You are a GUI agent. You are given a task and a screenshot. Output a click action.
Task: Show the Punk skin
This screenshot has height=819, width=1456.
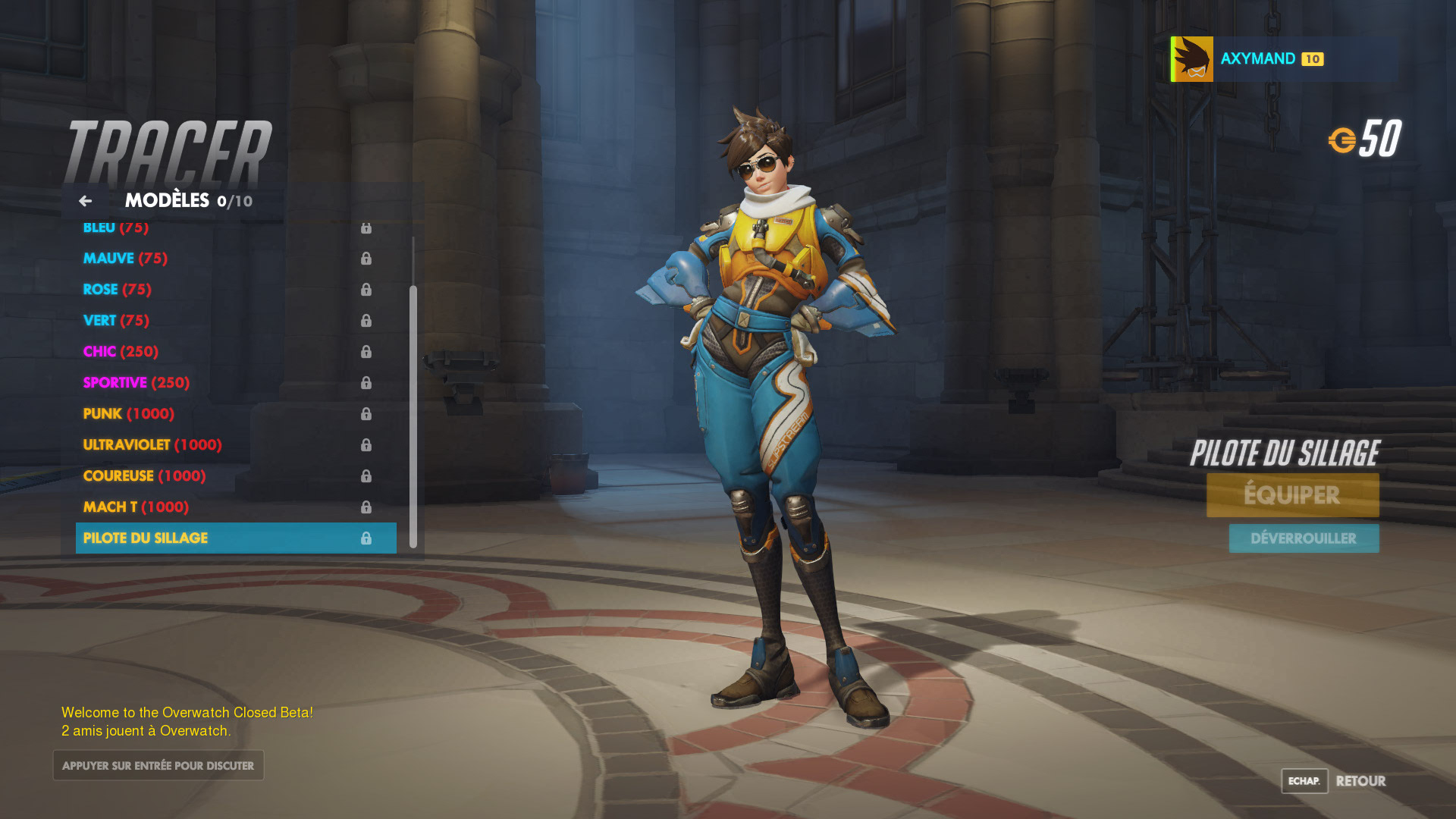click(x=128, y=414)
